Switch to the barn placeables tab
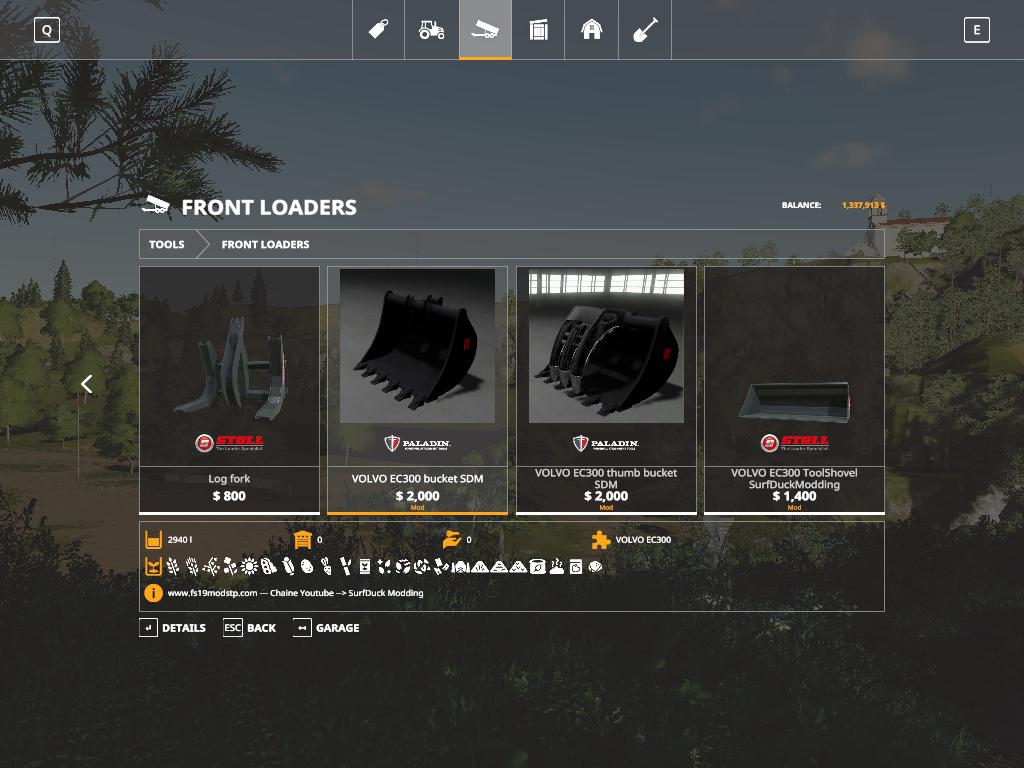1024x768 pixels. point(592,30)
